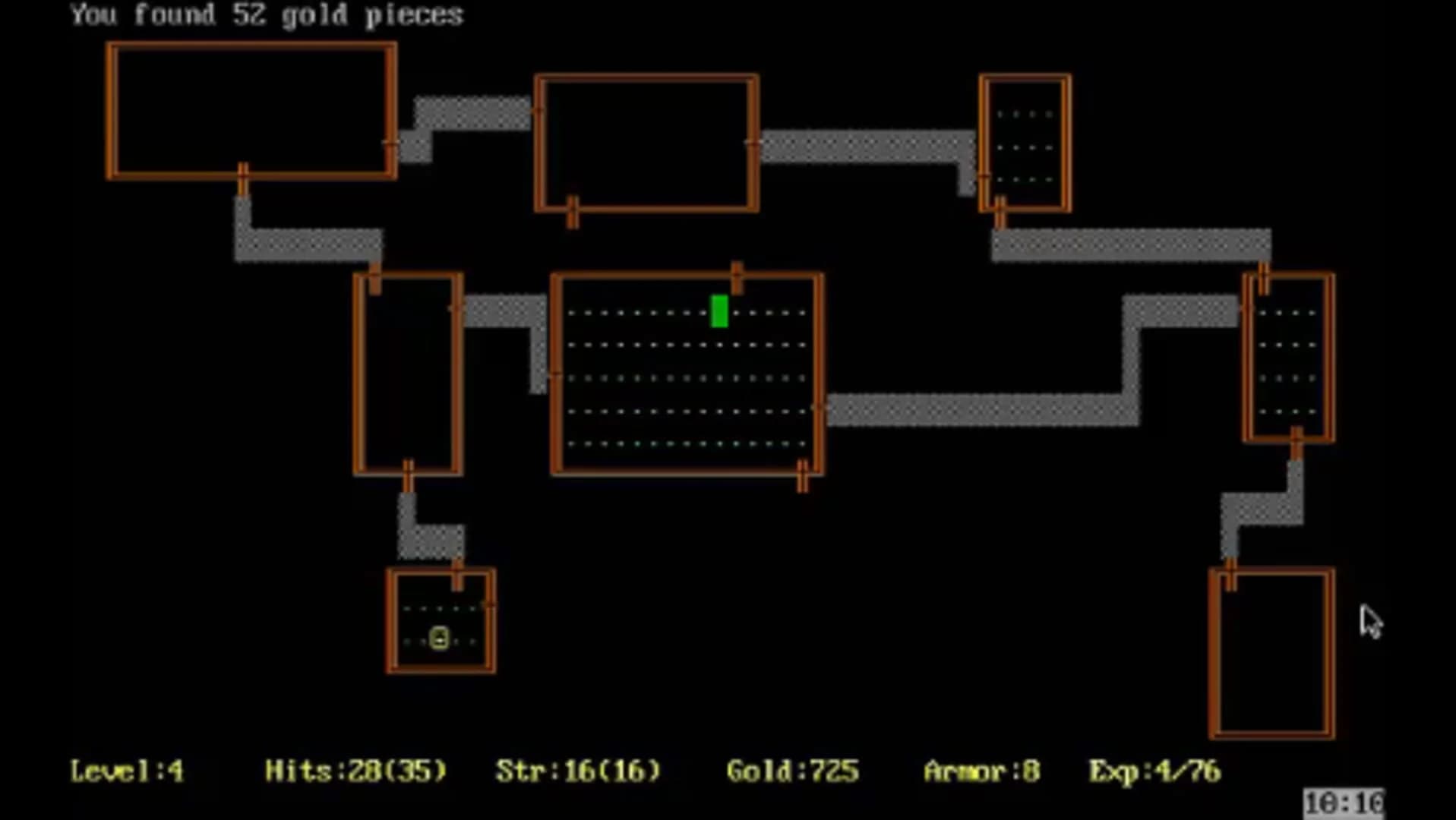This screenshot has width=1456, height=820.
Task: Click the Level:4 status indicator
Action: coord(125,771)
